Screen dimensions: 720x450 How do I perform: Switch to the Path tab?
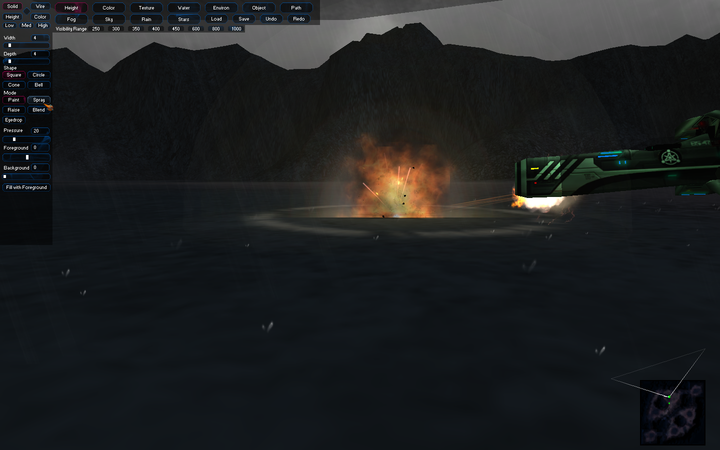click(296, 7)
